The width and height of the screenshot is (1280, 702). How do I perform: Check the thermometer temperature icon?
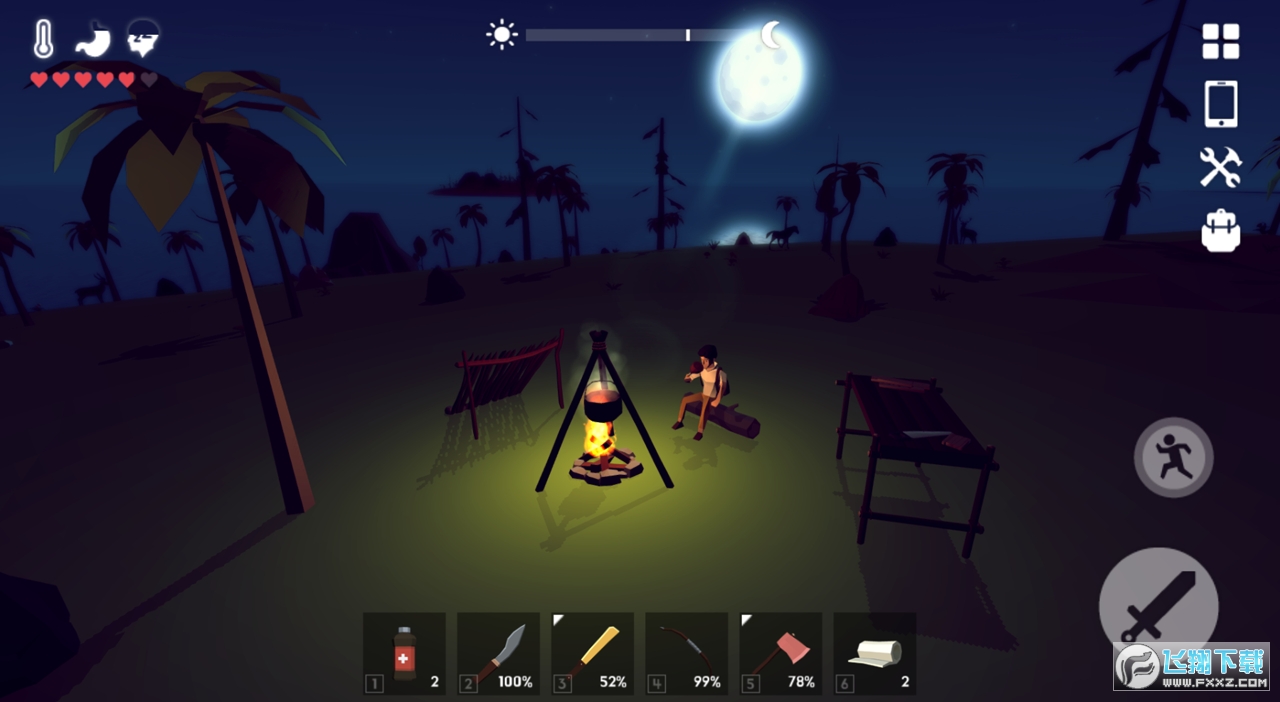tap(43, 39)
